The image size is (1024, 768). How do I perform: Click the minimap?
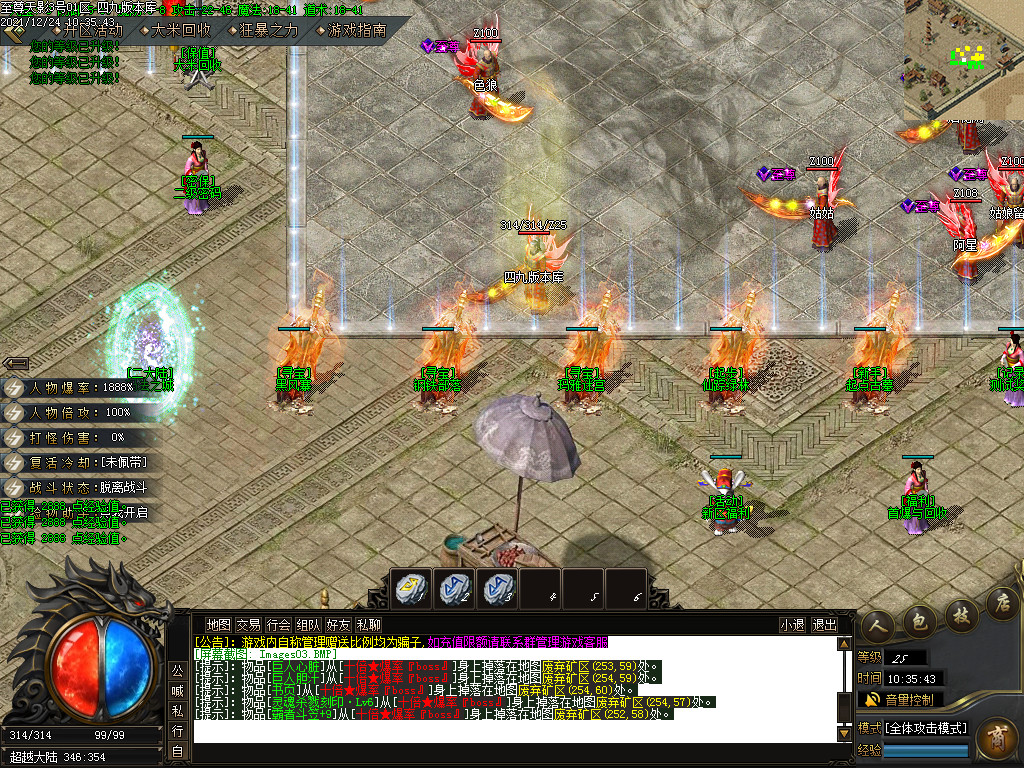click(x=964, y=60)
